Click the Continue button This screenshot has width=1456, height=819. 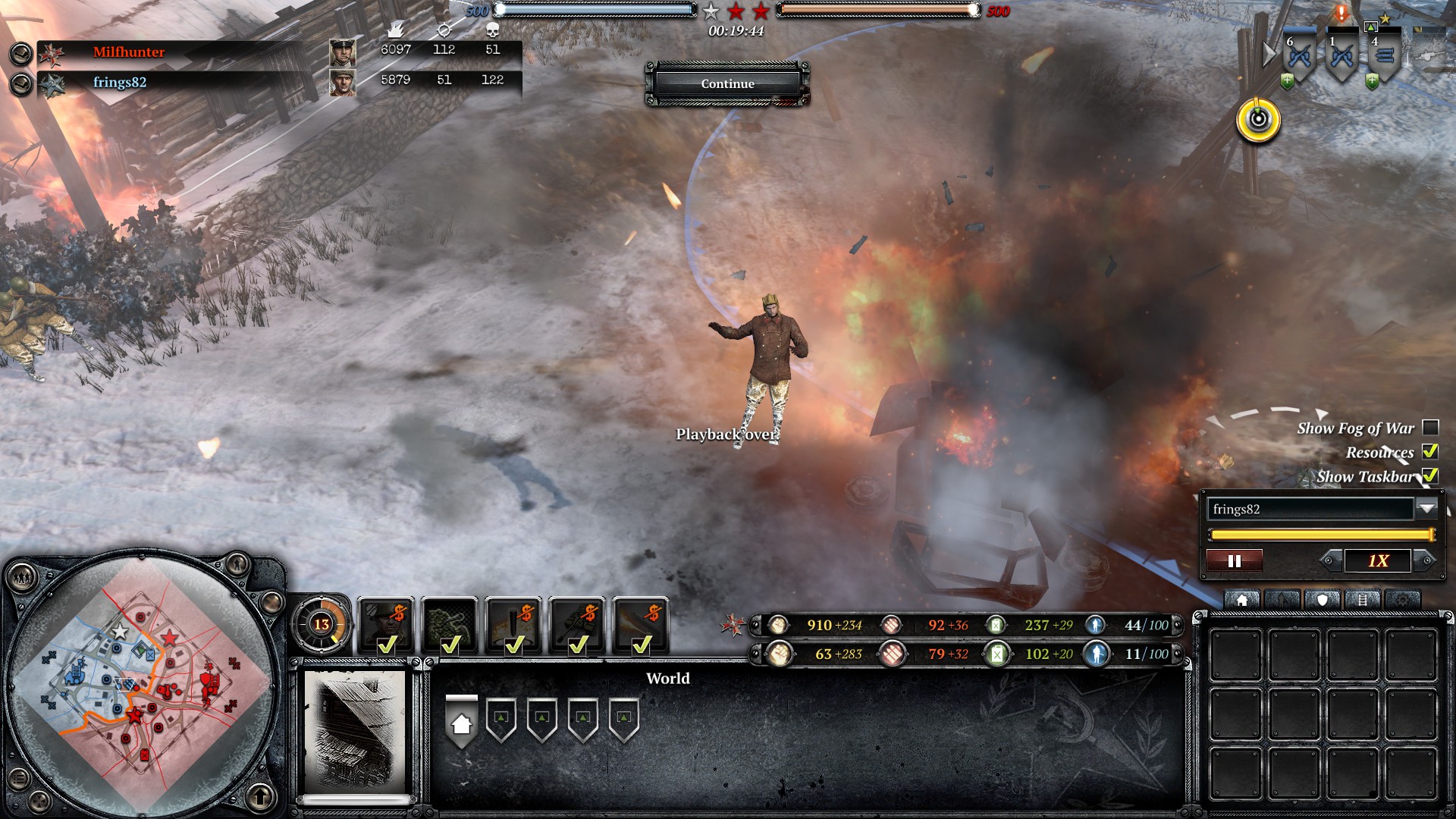pyautogui.click(x=727, y=83)
